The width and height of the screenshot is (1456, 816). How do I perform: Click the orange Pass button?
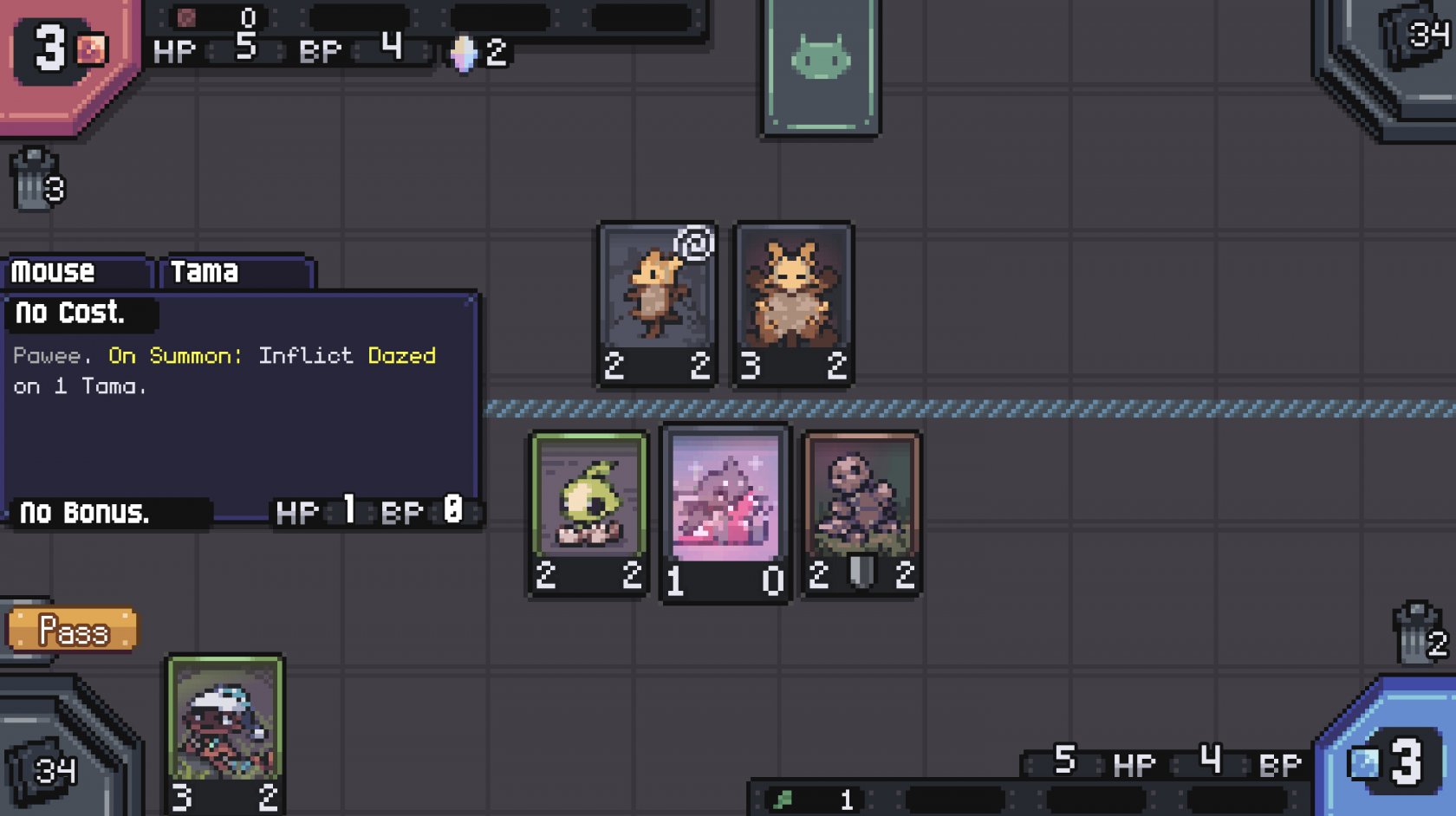click(73, 630)
